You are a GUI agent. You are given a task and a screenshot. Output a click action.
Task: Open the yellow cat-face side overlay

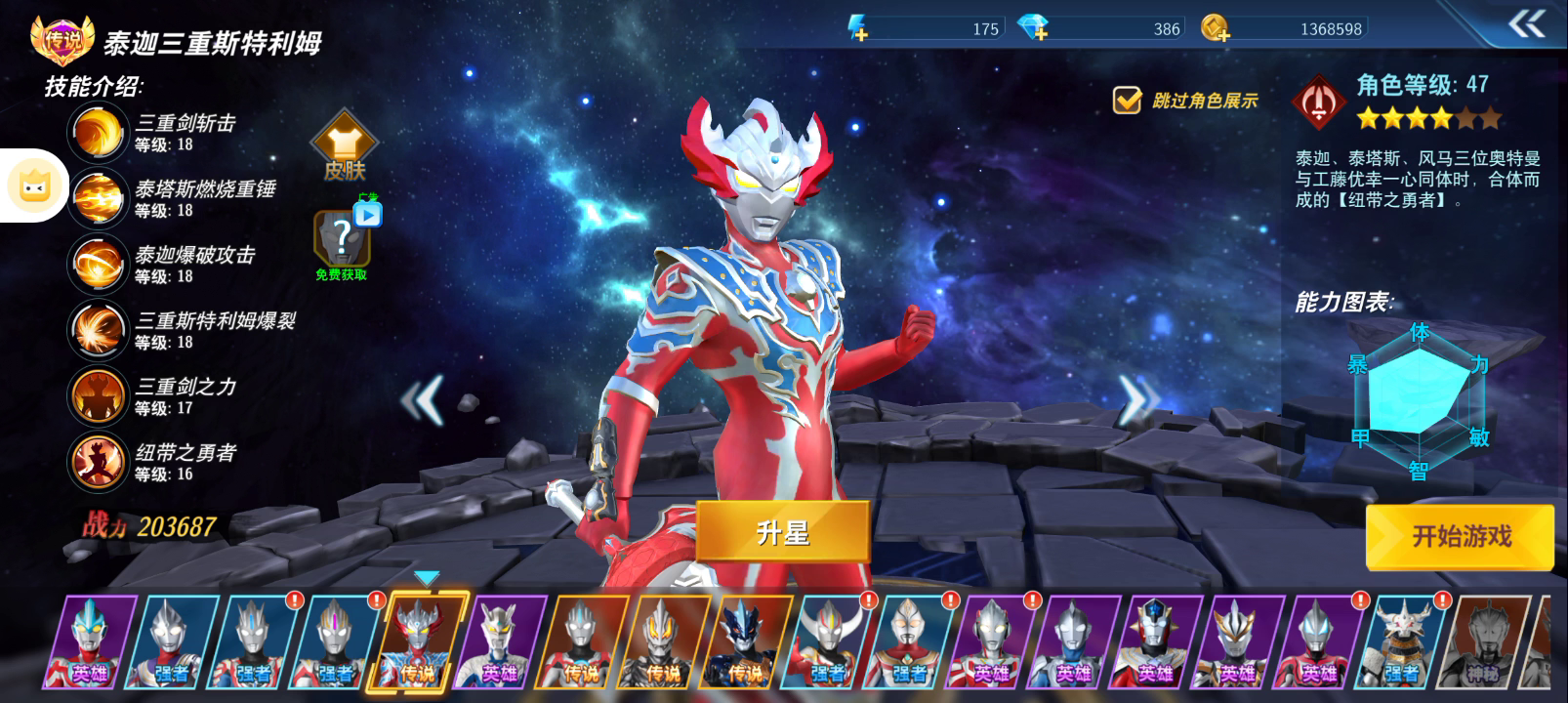pos(34,186)
